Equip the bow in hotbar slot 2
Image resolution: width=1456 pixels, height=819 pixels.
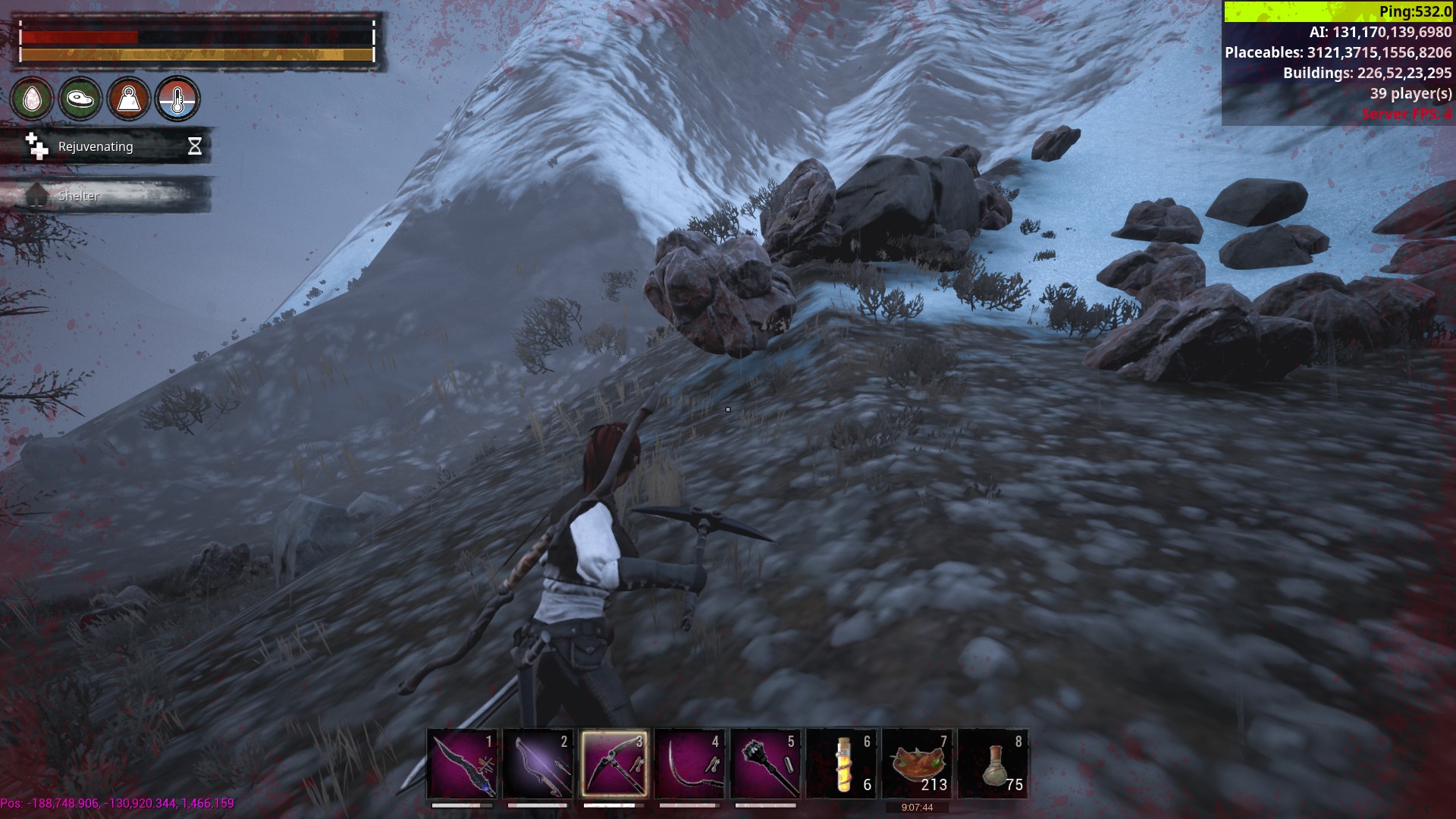point(538,763)
